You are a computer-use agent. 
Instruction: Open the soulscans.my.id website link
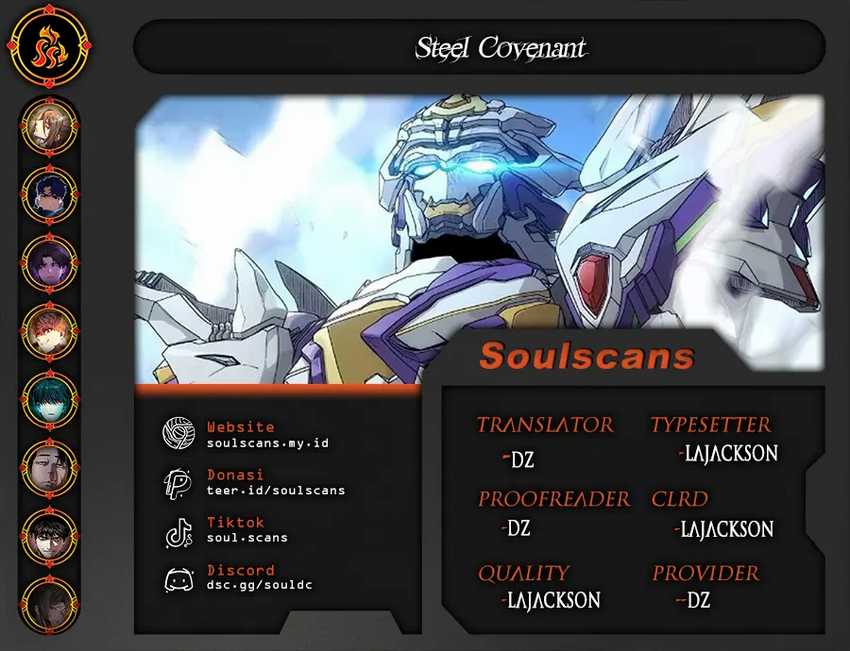click(x=267, y=443)
